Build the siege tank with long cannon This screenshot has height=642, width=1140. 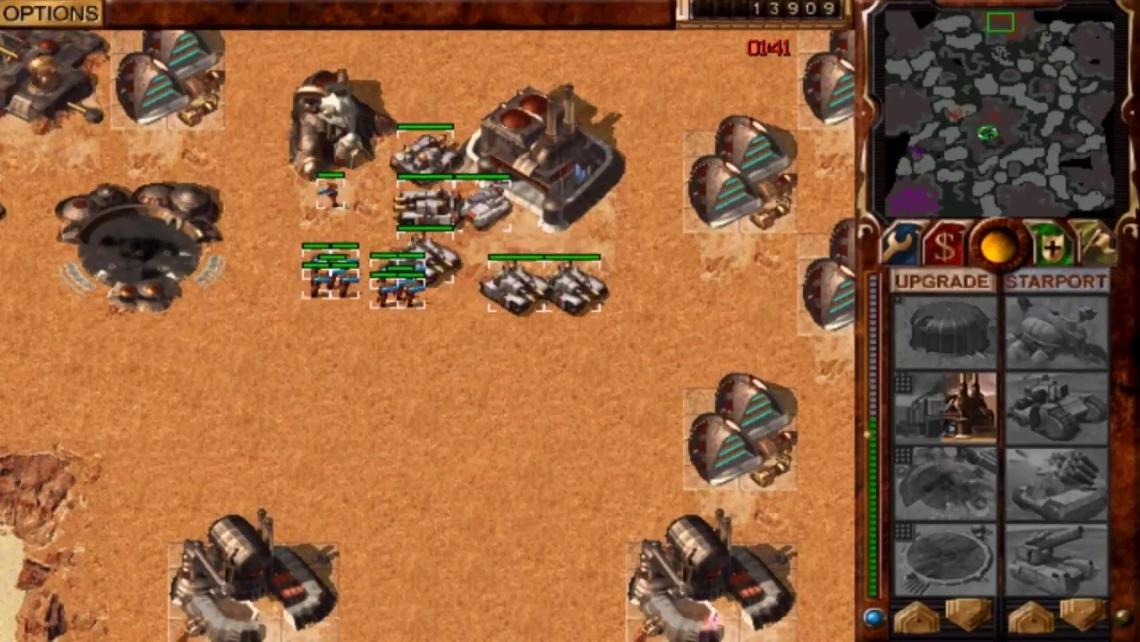point(1056,560)
